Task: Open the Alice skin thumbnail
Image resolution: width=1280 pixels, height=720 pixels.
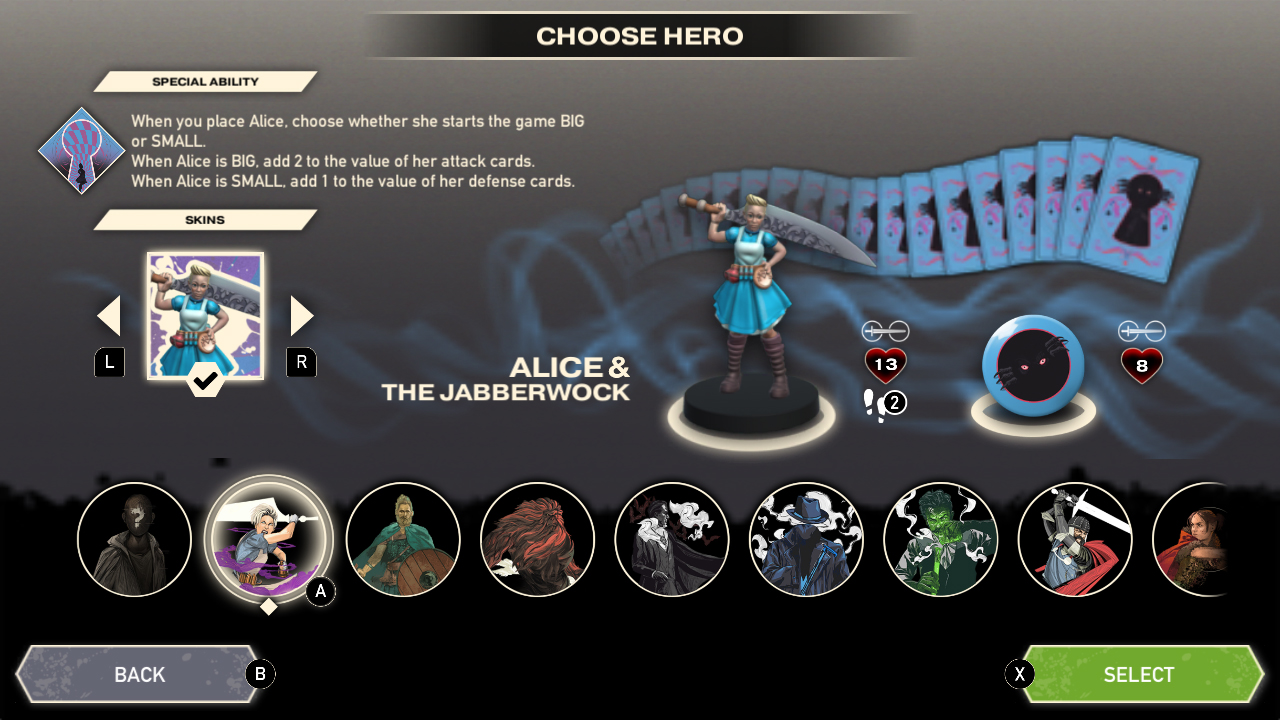Action: (x=205, y=315)
